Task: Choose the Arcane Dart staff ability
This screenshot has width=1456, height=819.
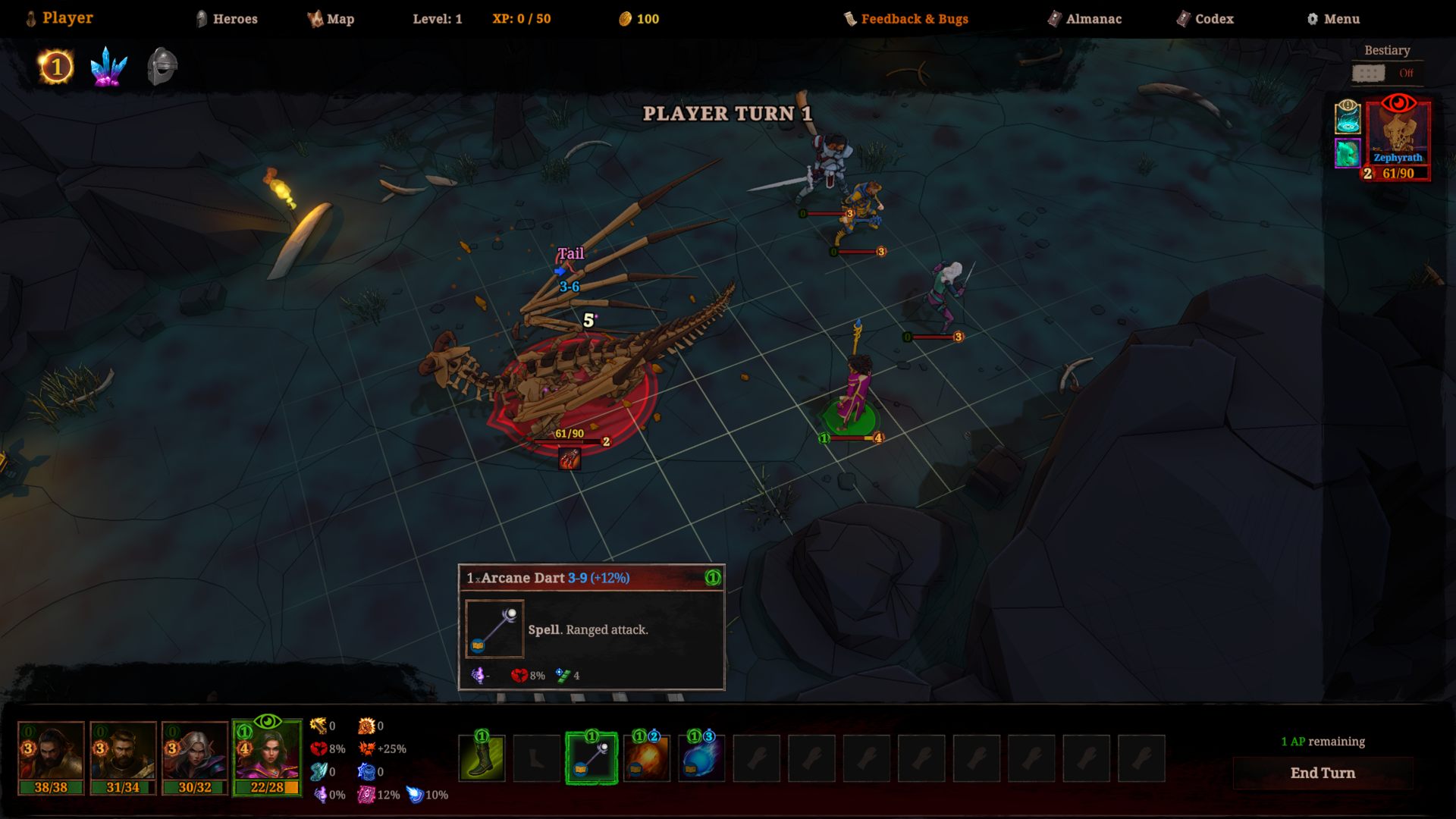Action: coord(591,758)
